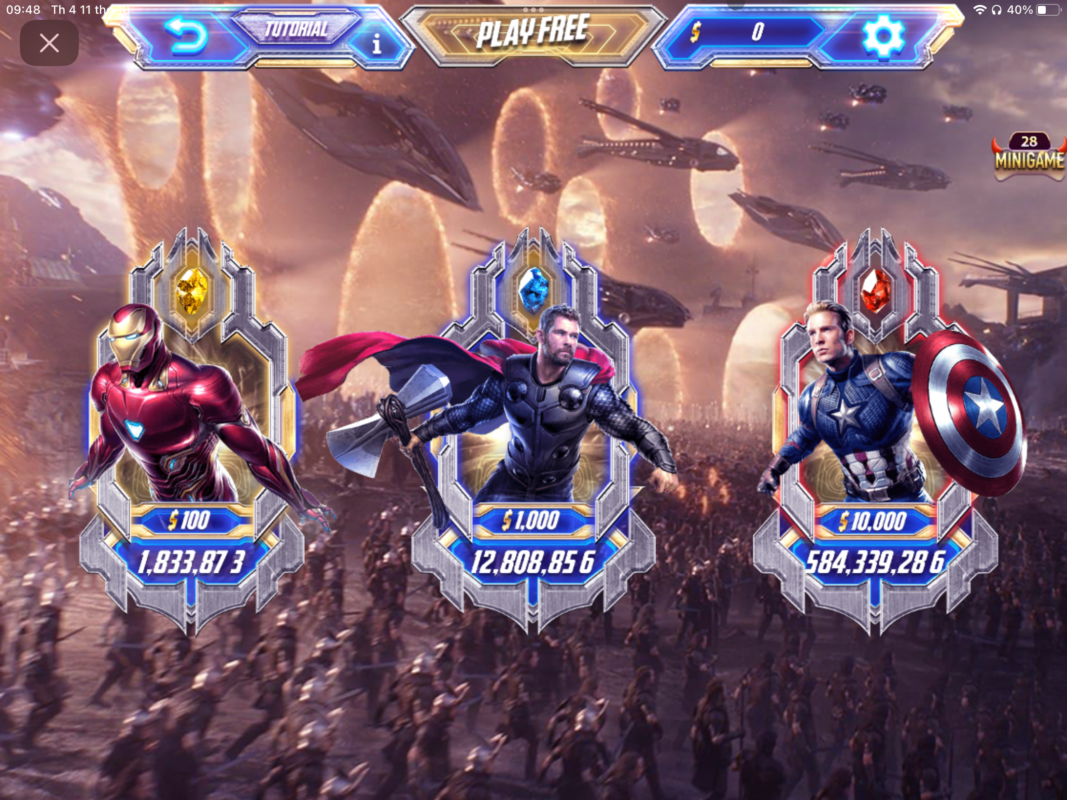The image size is (1067, 800).
Task: Go back using the blue return arrow
Action: coord(186,38)
